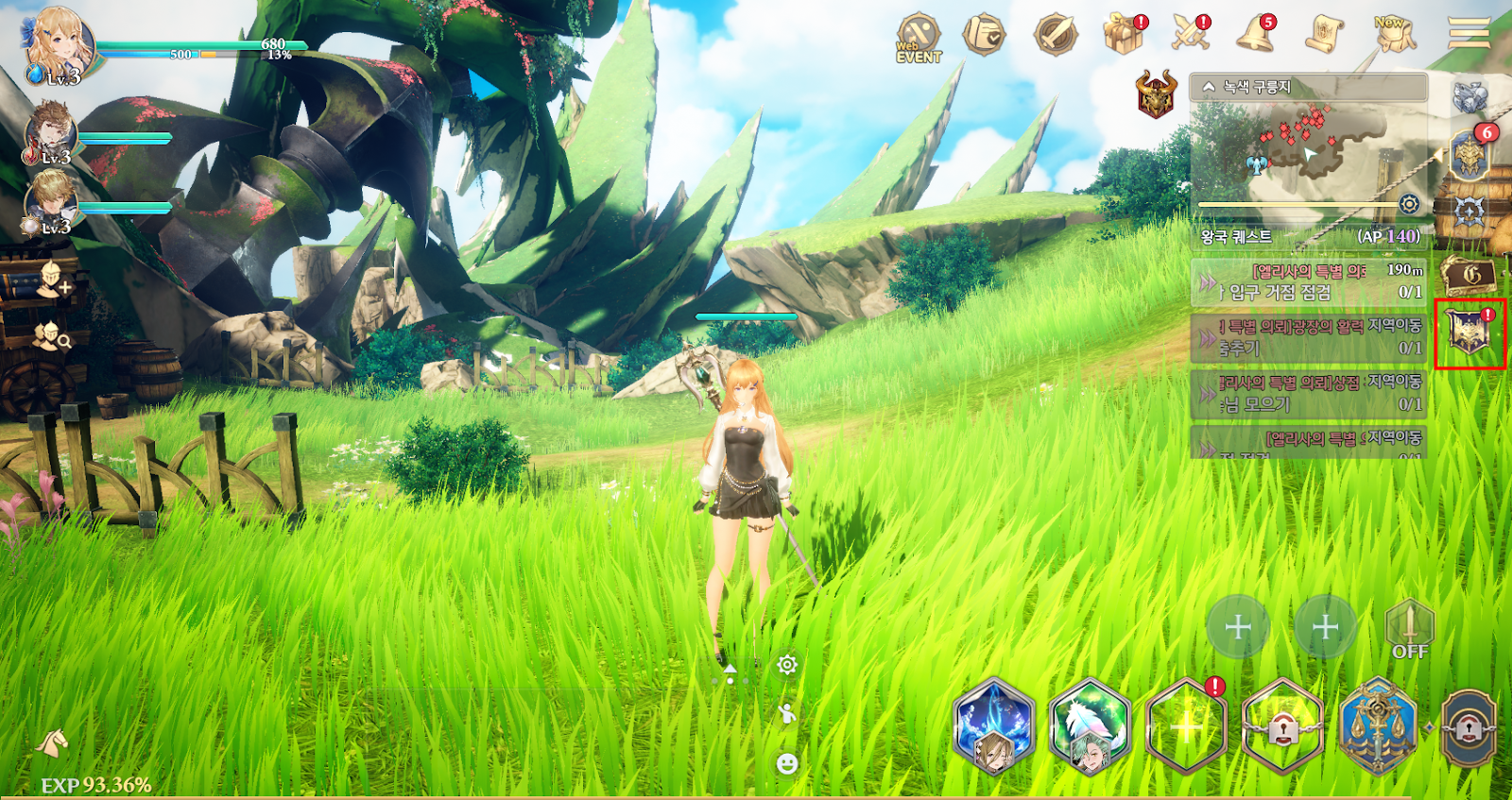Select the 입구 거점 점검 quest entry

[x=1309, y=281]
